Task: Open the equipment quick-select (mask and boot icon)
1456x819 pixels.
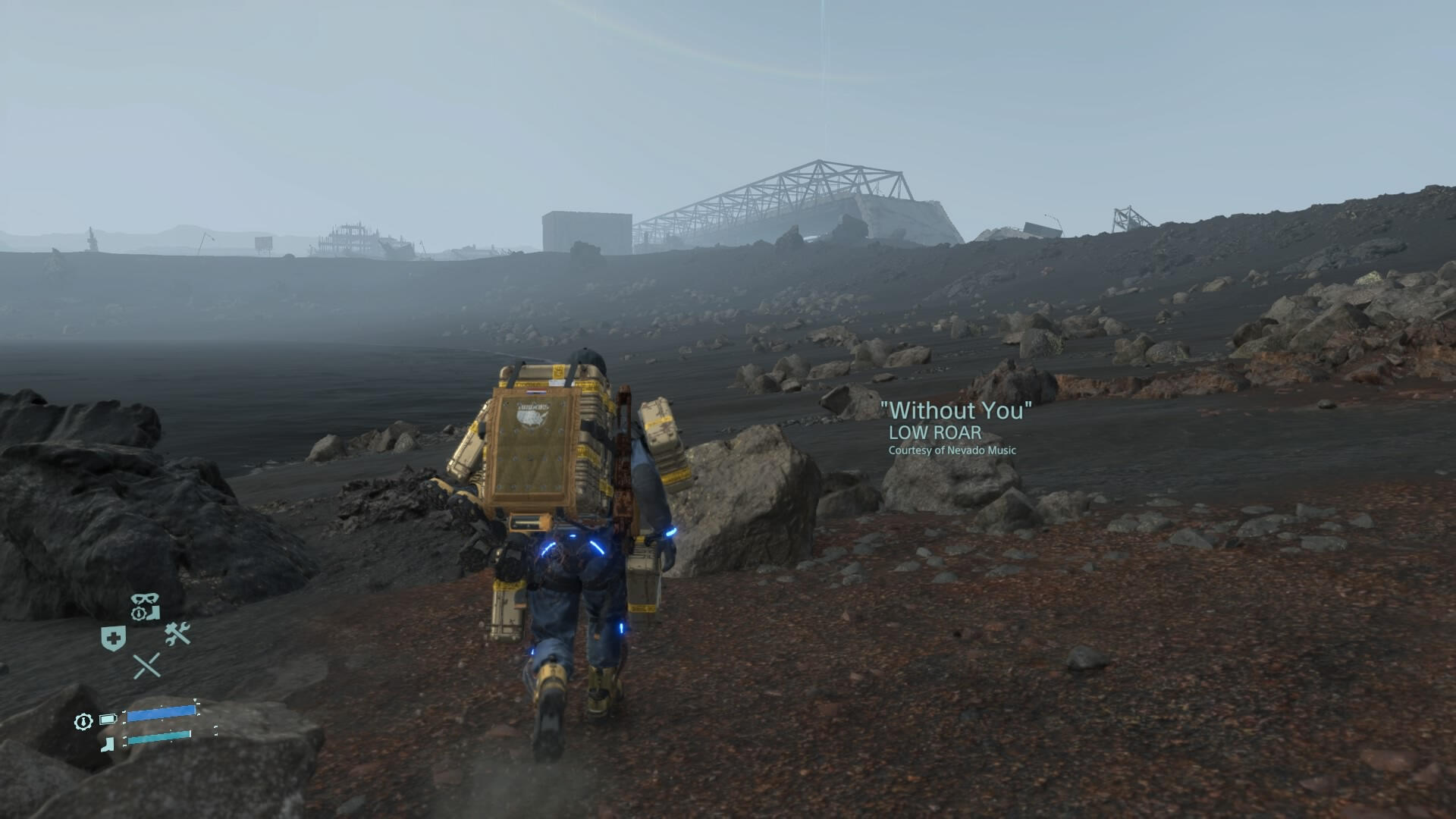Action: click(145, 607)
